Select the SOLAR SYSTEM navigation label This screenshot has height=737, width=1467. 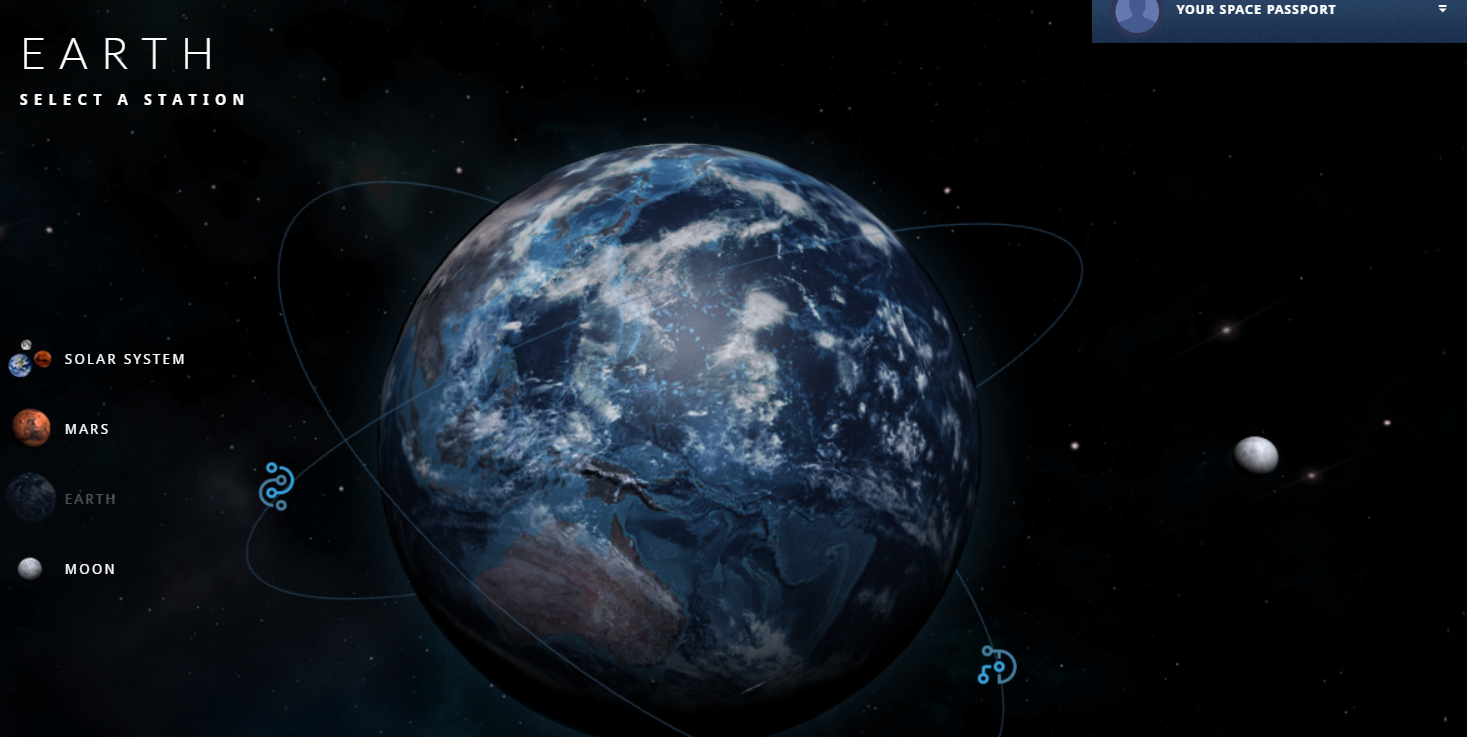124,358
